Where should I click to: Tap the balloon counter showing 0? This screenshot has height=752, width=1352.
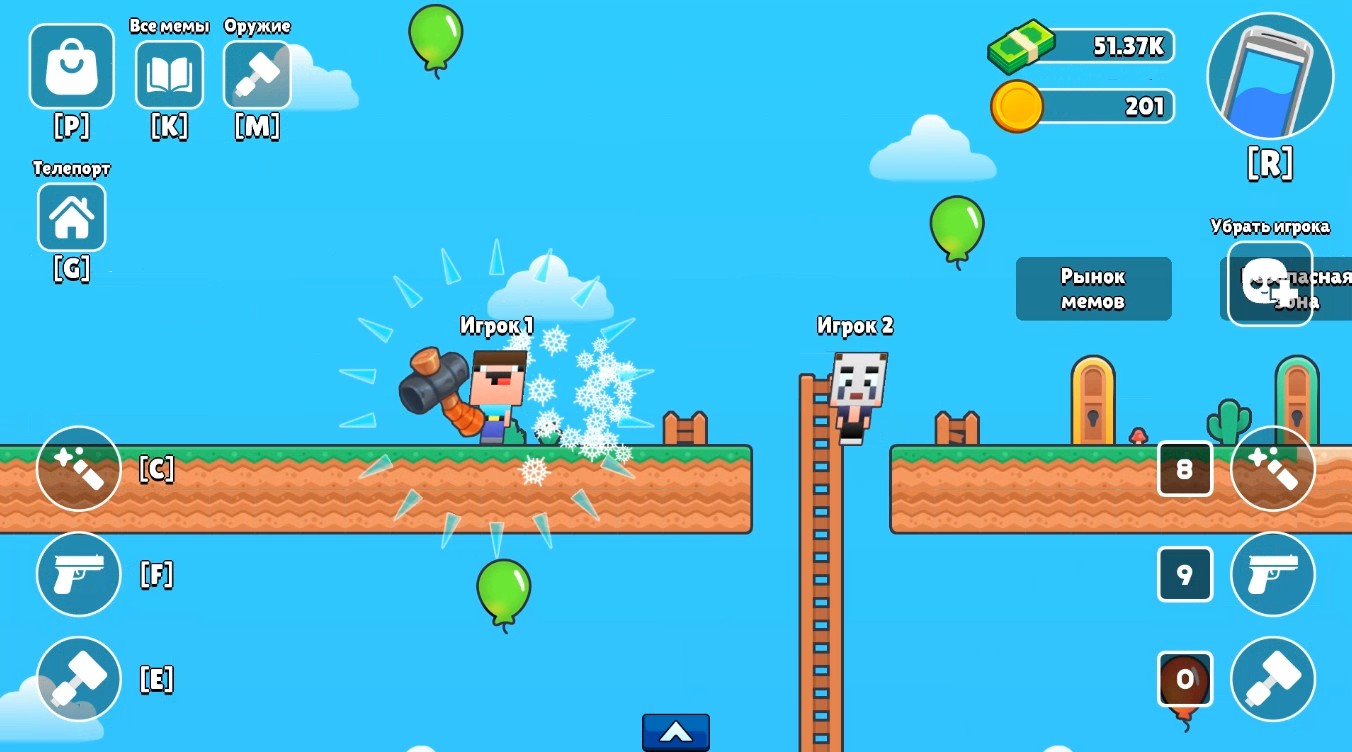(x=1185, y=679)
